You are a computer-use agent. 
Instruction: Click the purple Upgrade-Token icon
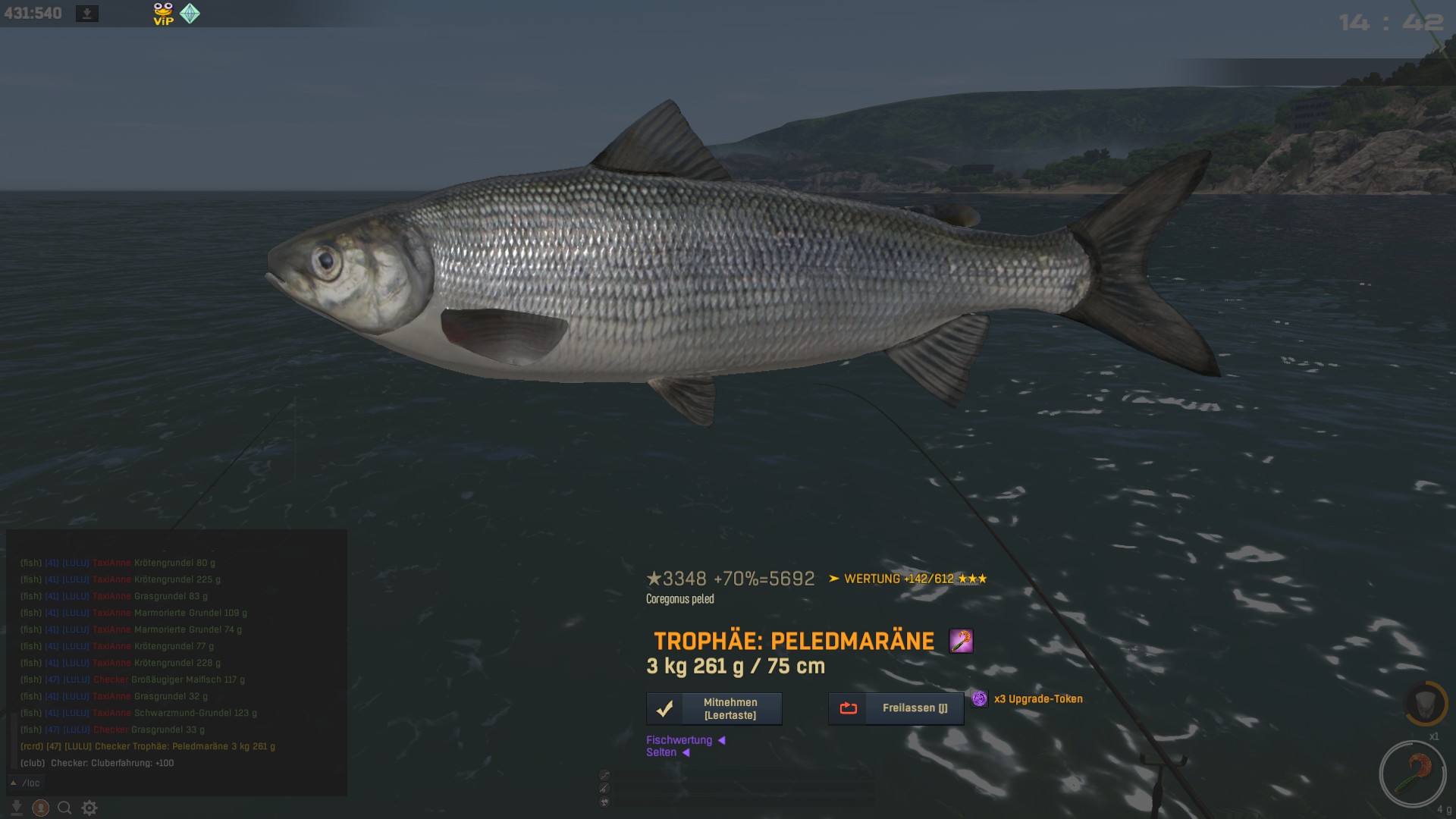(x=980, y=698)
